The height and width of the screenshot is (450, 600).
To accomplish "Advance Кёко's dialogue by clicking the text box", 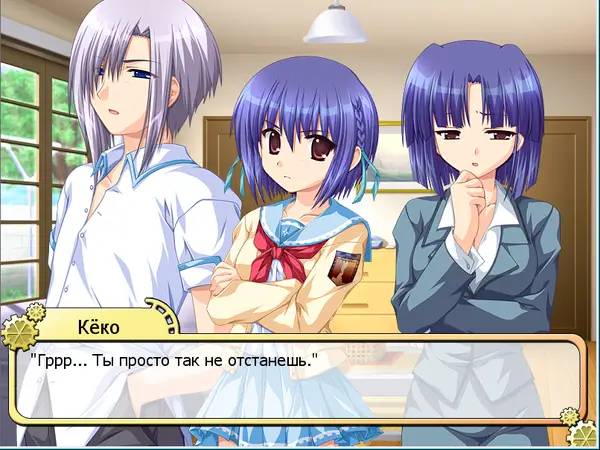I will point(300,385).
